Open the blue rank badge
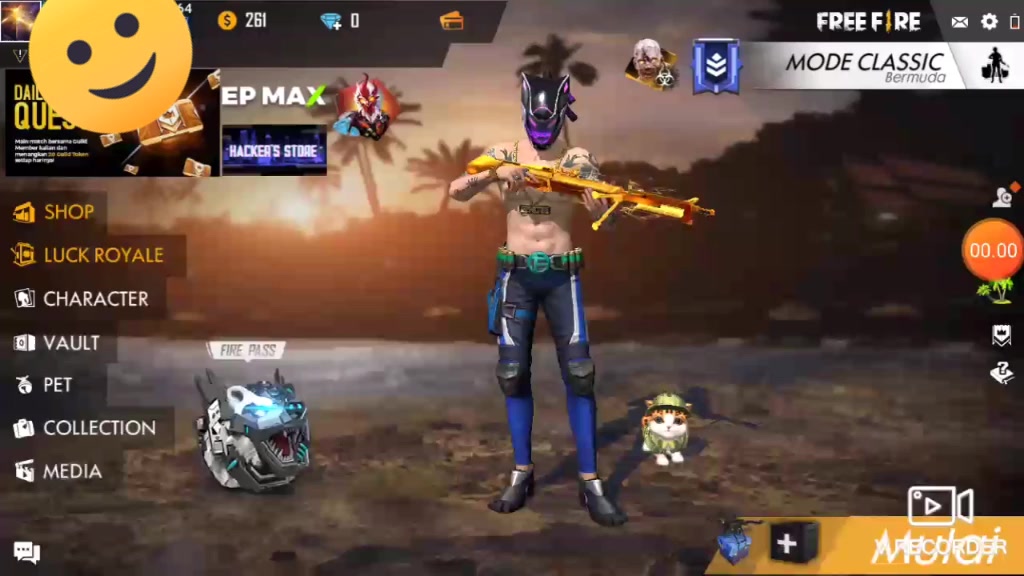Screen dimensions: 1024x576 (716, 66)
